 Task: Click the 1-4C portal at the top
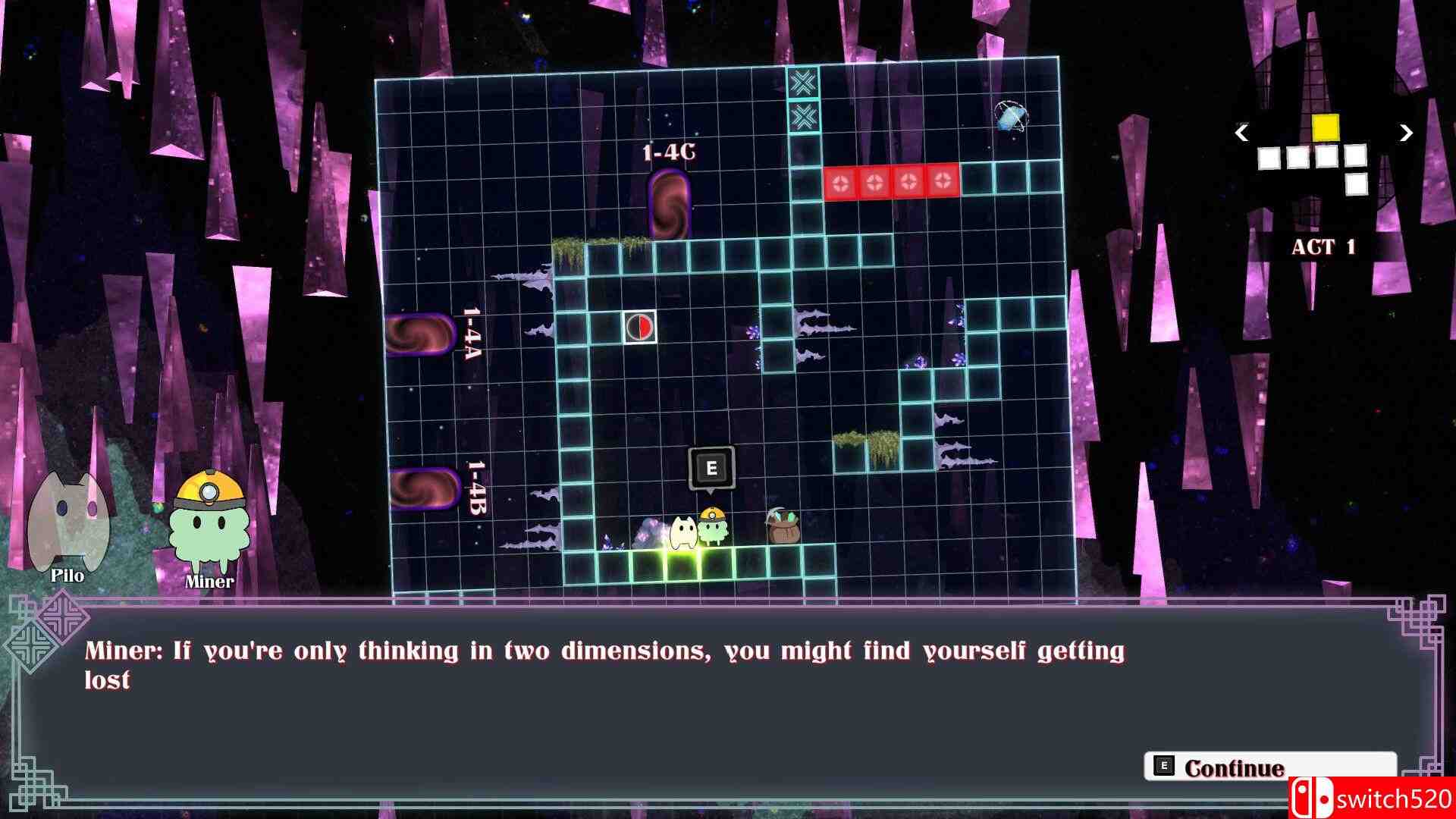[670, 205]
